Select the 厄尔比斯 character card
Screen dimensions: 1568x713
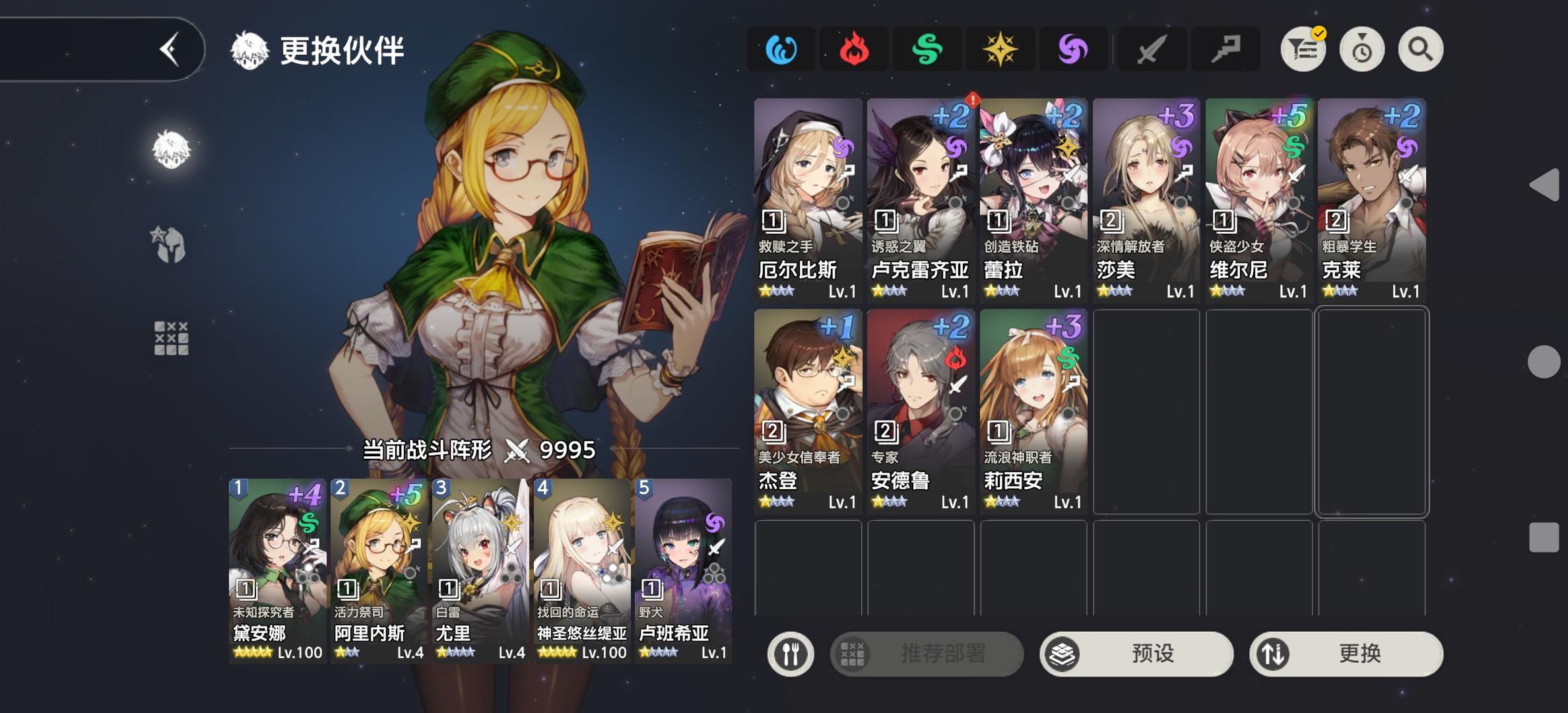[806, 198]
